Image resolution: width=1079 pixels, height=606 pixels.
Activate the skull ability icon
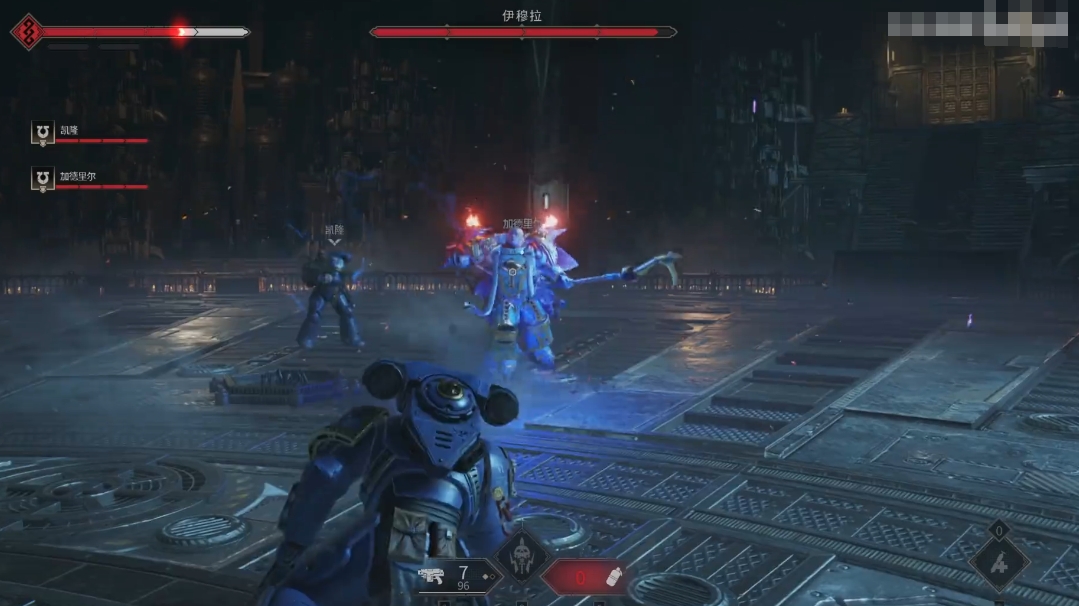(x=522, y=555)
